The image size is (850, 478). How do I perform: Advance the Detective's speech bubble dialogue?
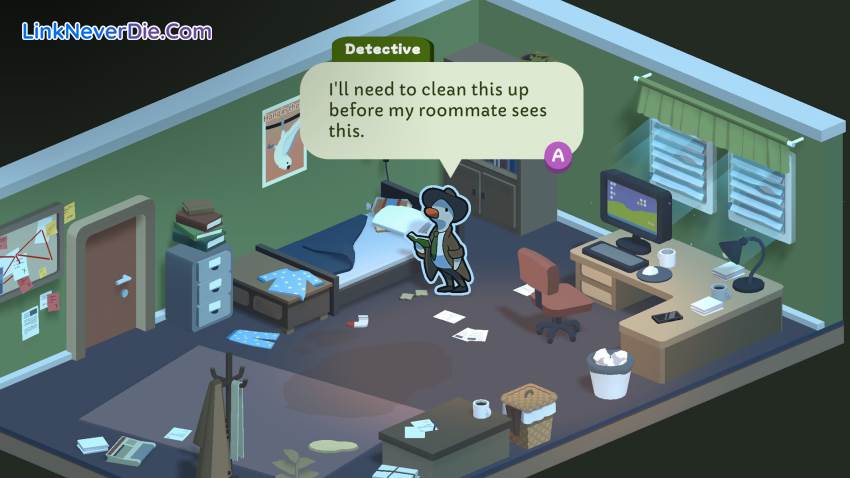coord(558,155)
